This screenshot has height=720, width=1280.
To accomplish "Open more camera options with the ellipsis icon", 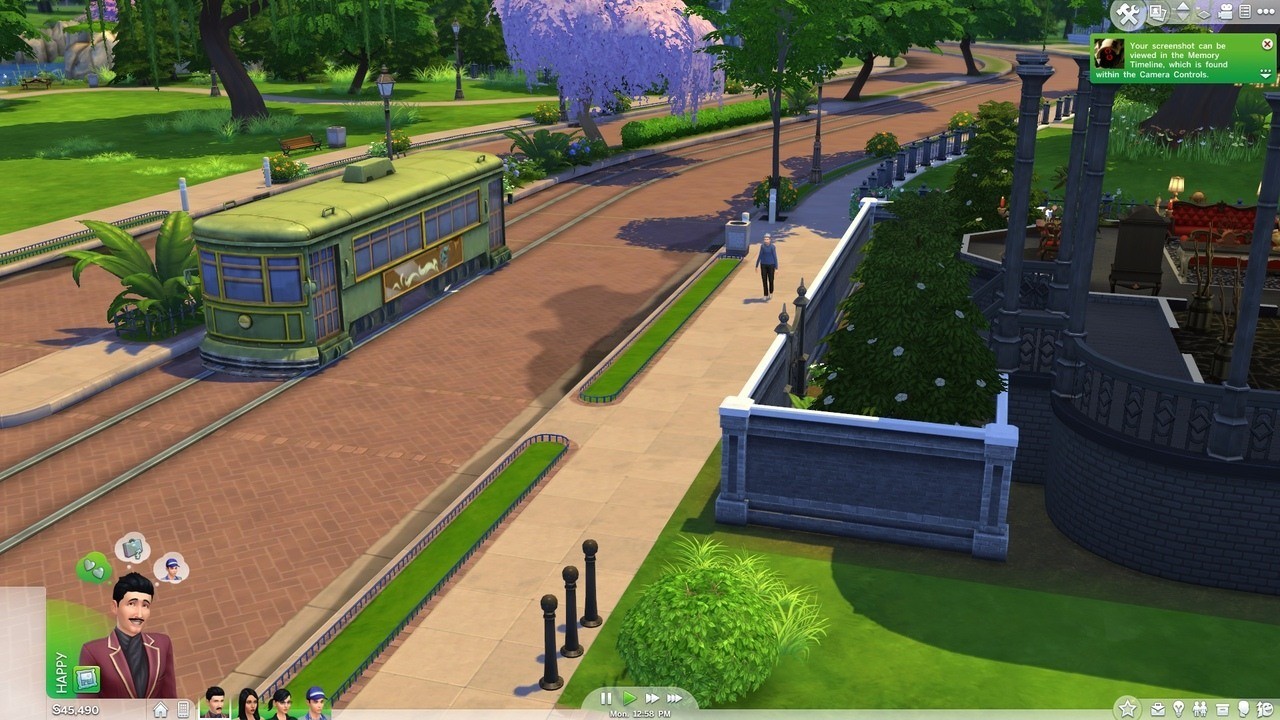I will 1267,12.
